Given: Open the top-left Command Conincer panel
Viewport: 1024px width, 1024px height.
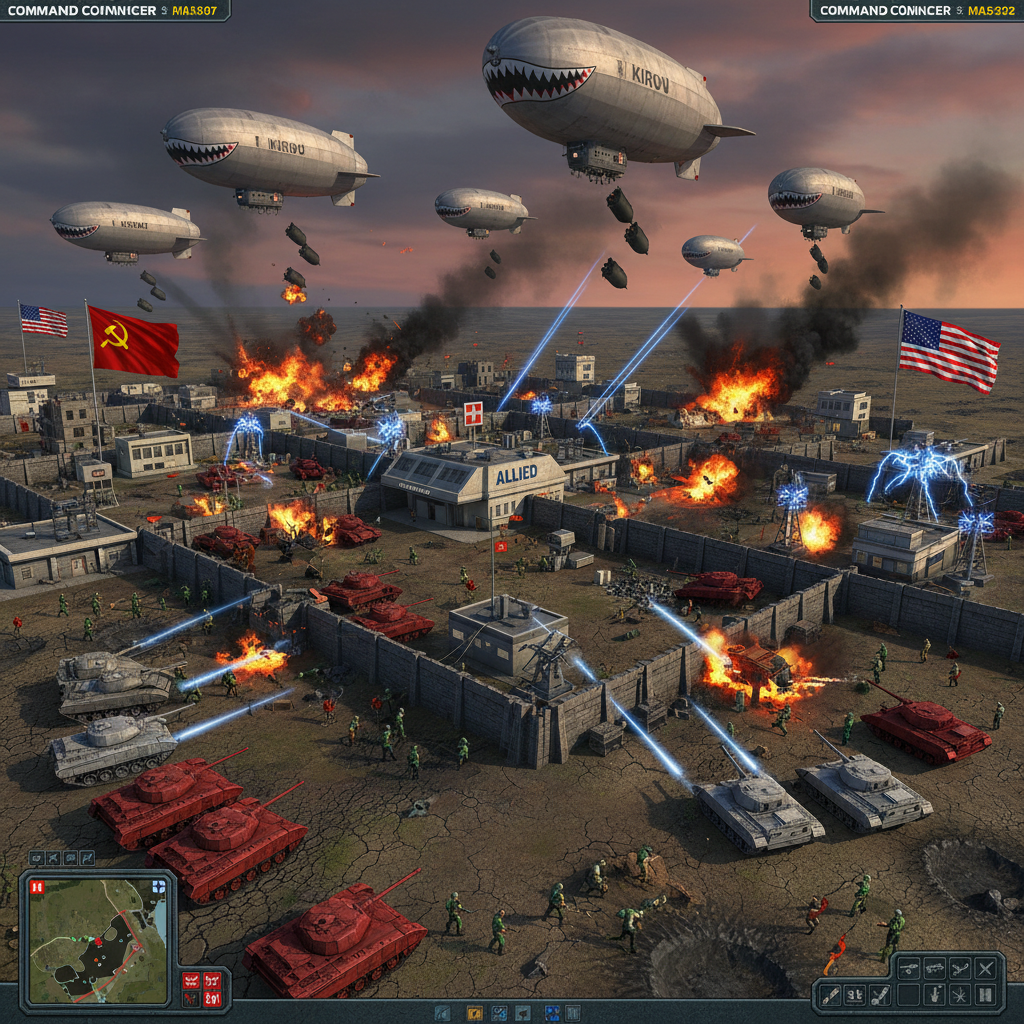Looking at the screenshot, I should 114,10.
